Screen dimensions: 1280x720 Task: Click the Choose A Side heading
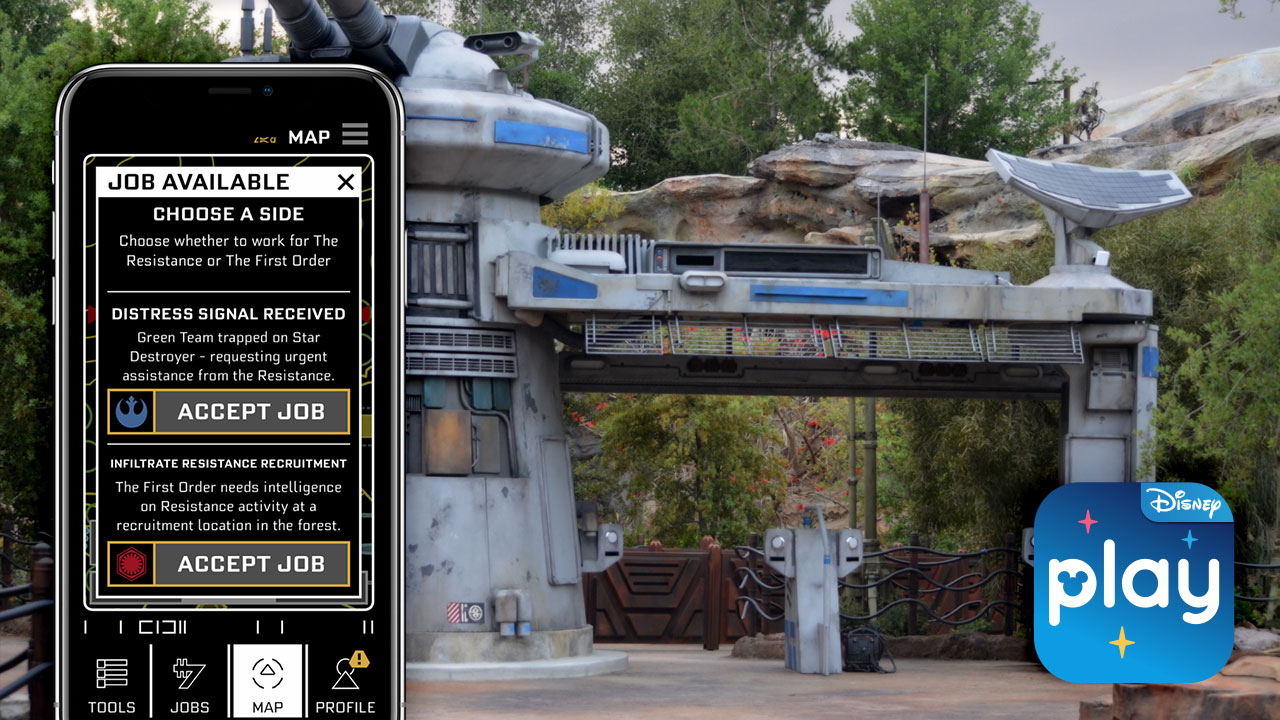tap(228, 214)
